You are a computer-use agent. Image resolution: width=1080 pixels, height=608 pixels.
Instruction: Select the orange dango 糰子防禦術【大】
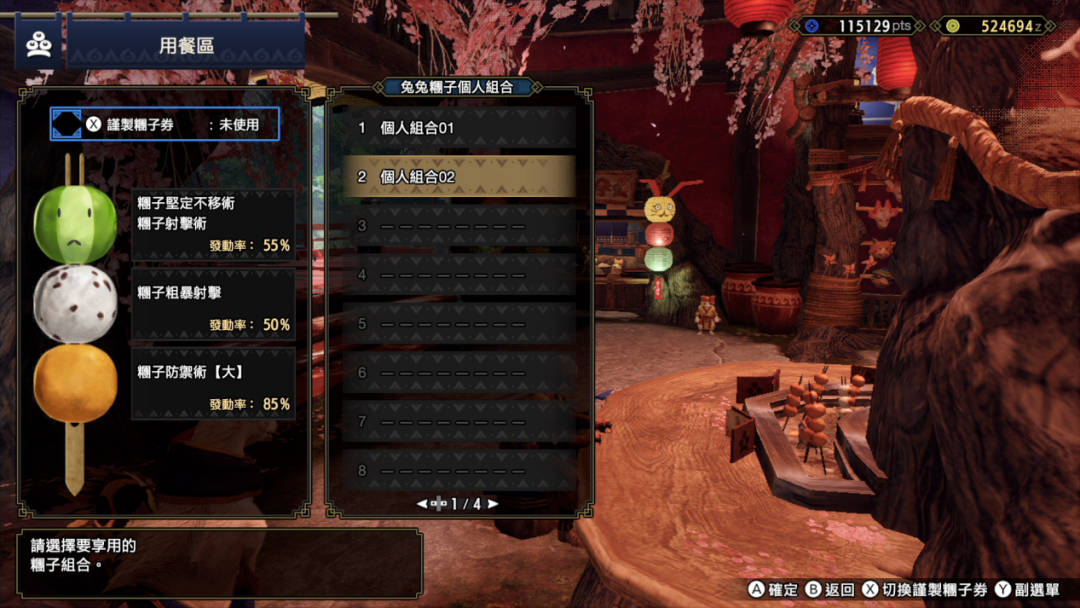pyautogui.click(x=75, y=384)
